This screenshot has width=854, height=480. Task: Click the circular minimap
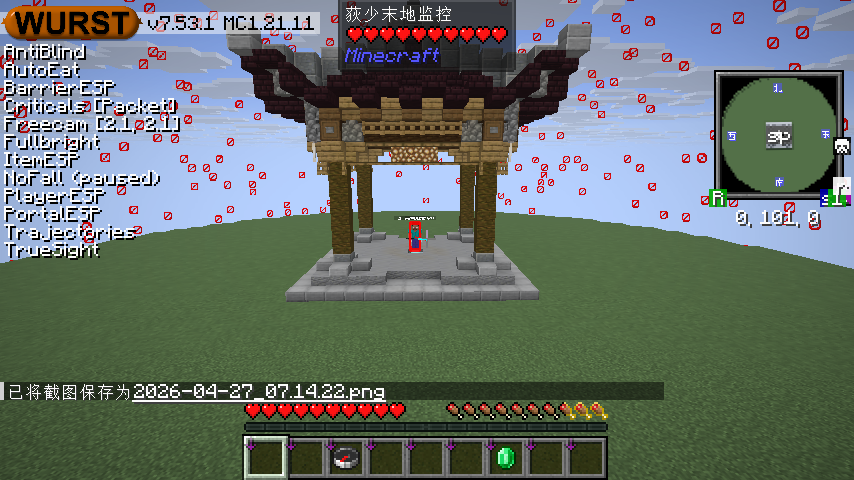[x=778, y=136]
